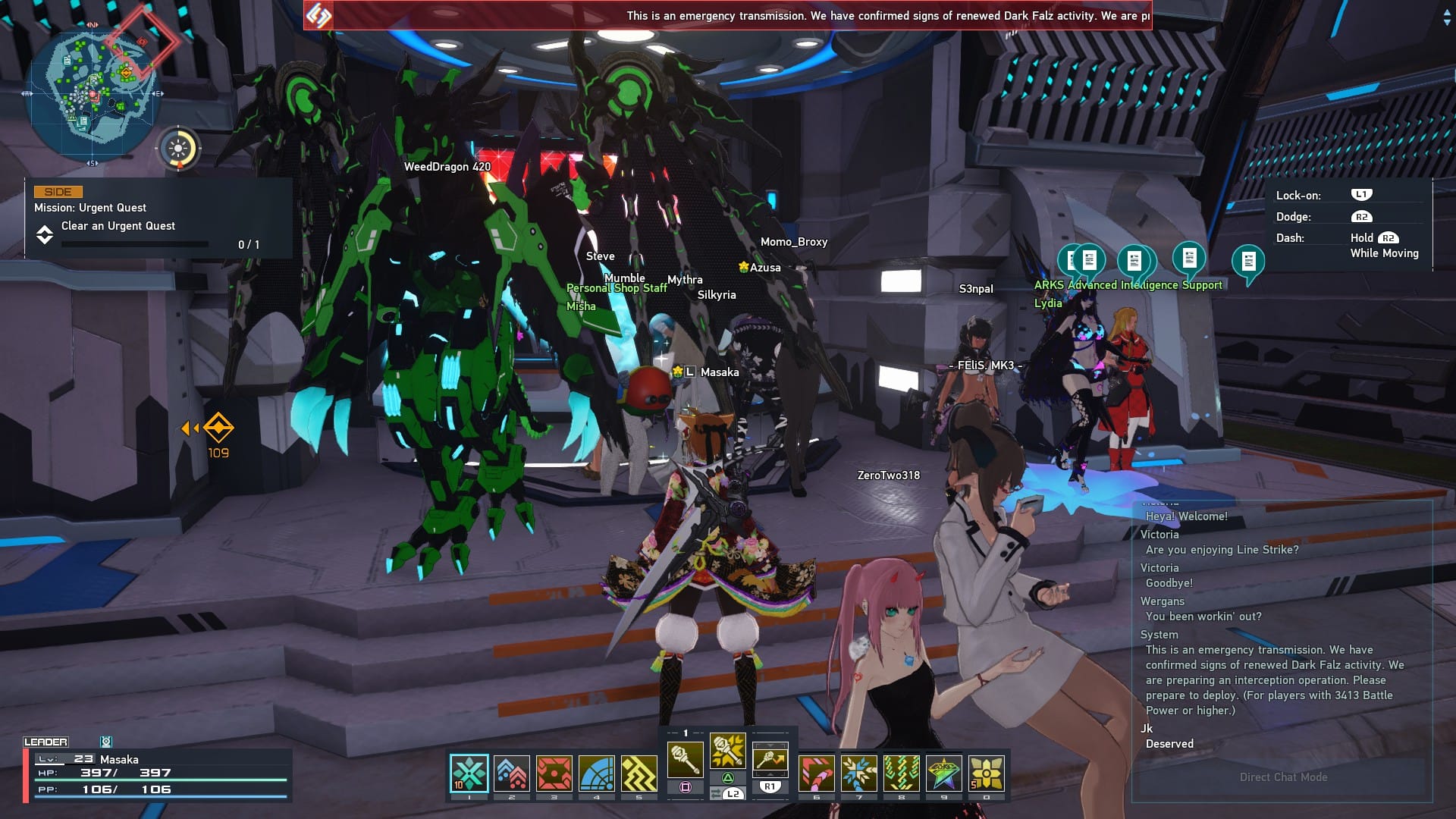This screenshot has height=819, width=1456.
Task: Activate the blue and red chevrons skill
Action: pos(512,773)
